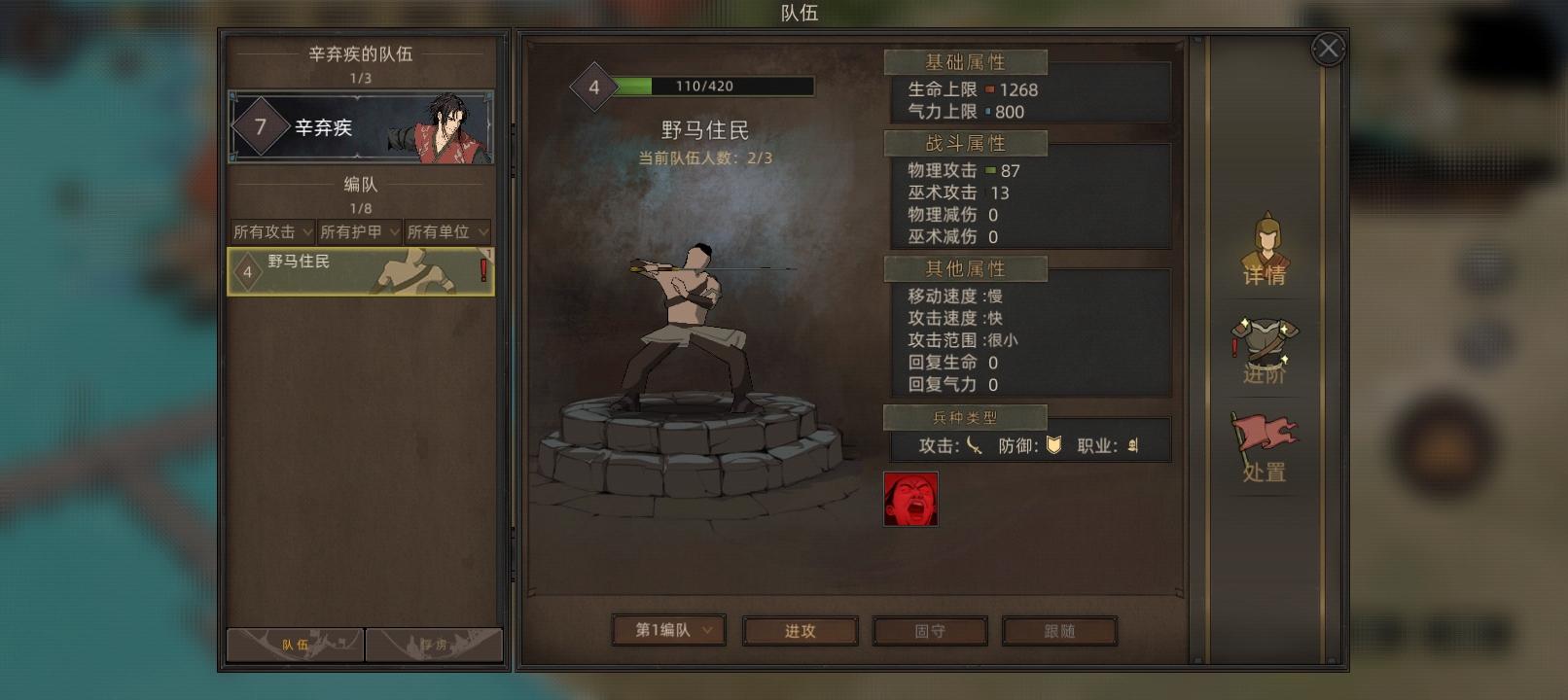Switch to the 队伍 tab
The image size is (1568, 700).
[293, 645]
